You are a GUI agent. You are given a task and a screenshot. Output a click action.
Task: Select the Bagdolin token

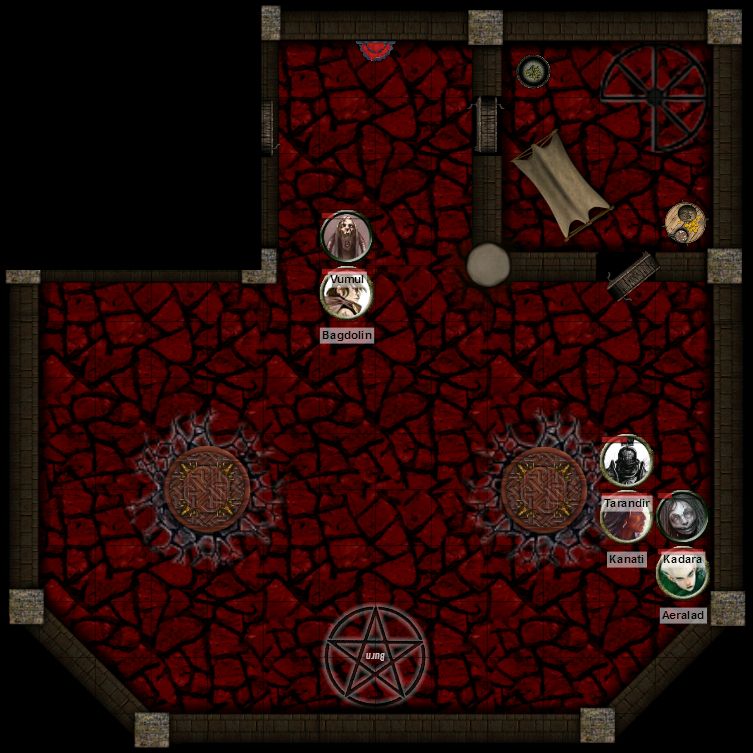[346, 293]
